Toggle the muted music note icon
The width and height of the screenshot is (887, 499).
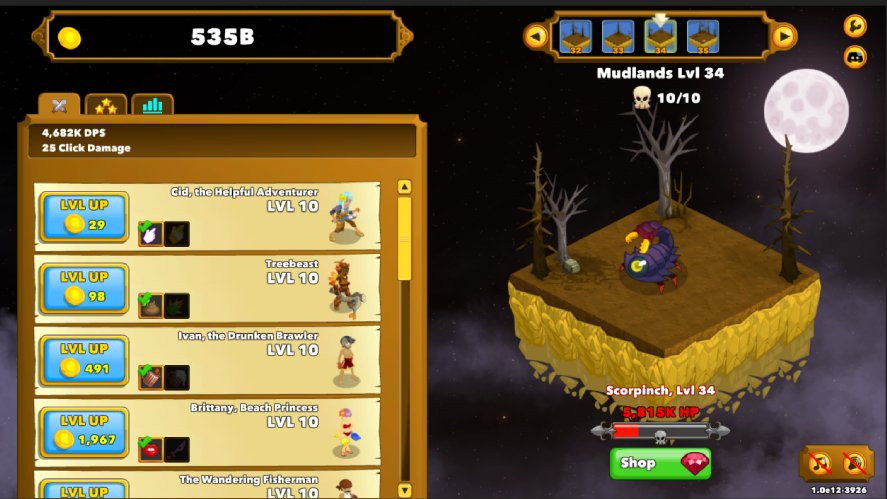coord(820,463)
